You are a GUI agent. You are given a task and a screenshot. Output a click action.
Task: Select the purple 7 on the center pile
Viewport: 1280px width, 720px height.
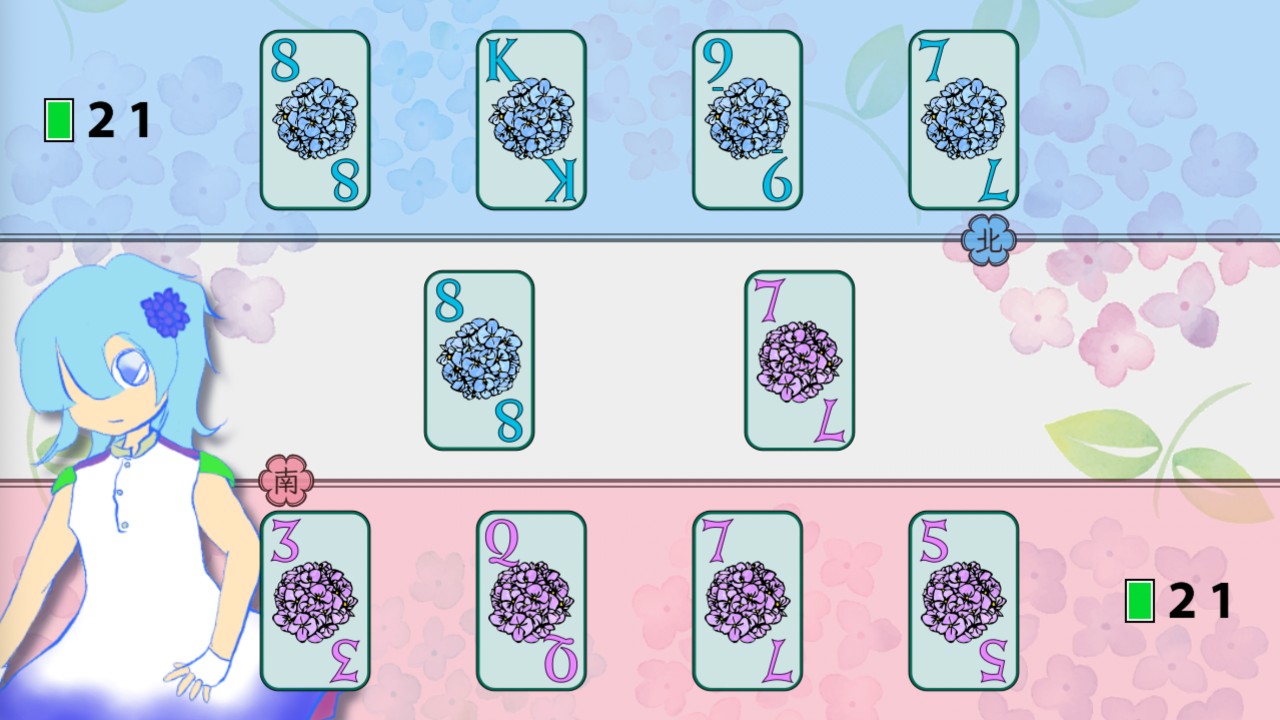(x=799, y=360)
